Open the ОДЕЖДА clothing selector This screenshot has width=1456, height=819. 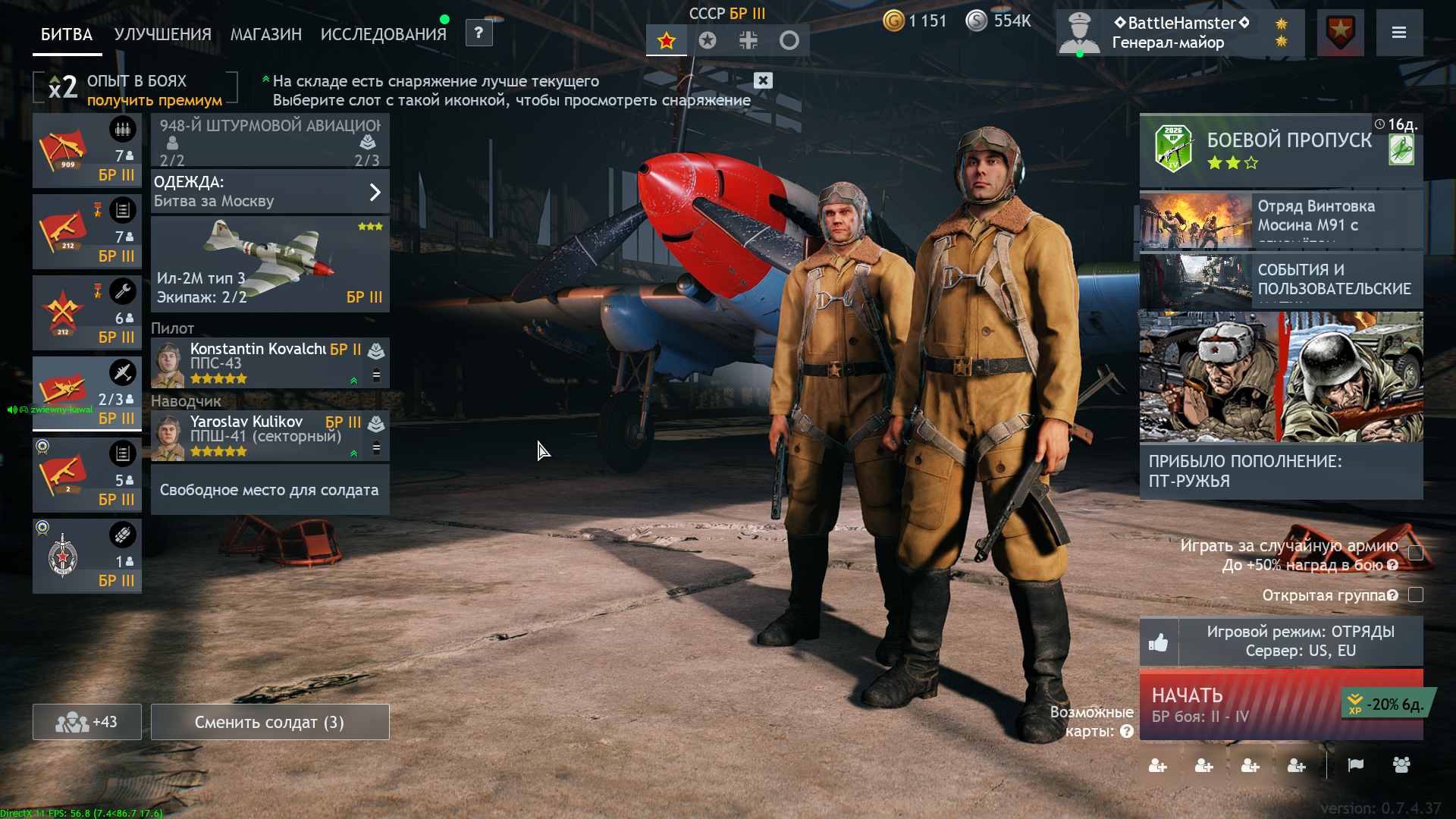coord(270,192)
